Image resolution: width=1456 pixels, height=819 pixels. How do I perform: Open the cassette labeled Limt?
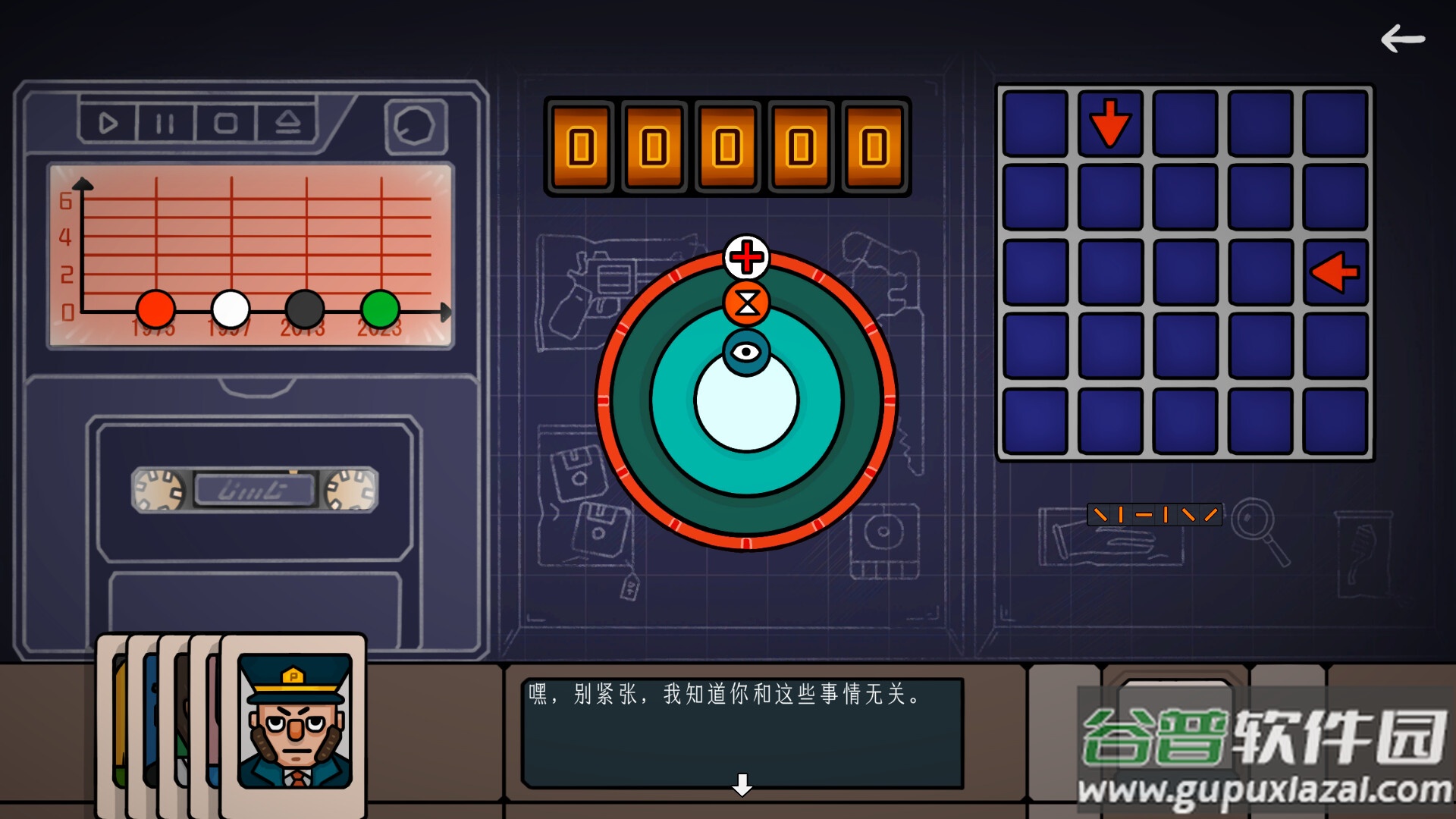[256, 491]
